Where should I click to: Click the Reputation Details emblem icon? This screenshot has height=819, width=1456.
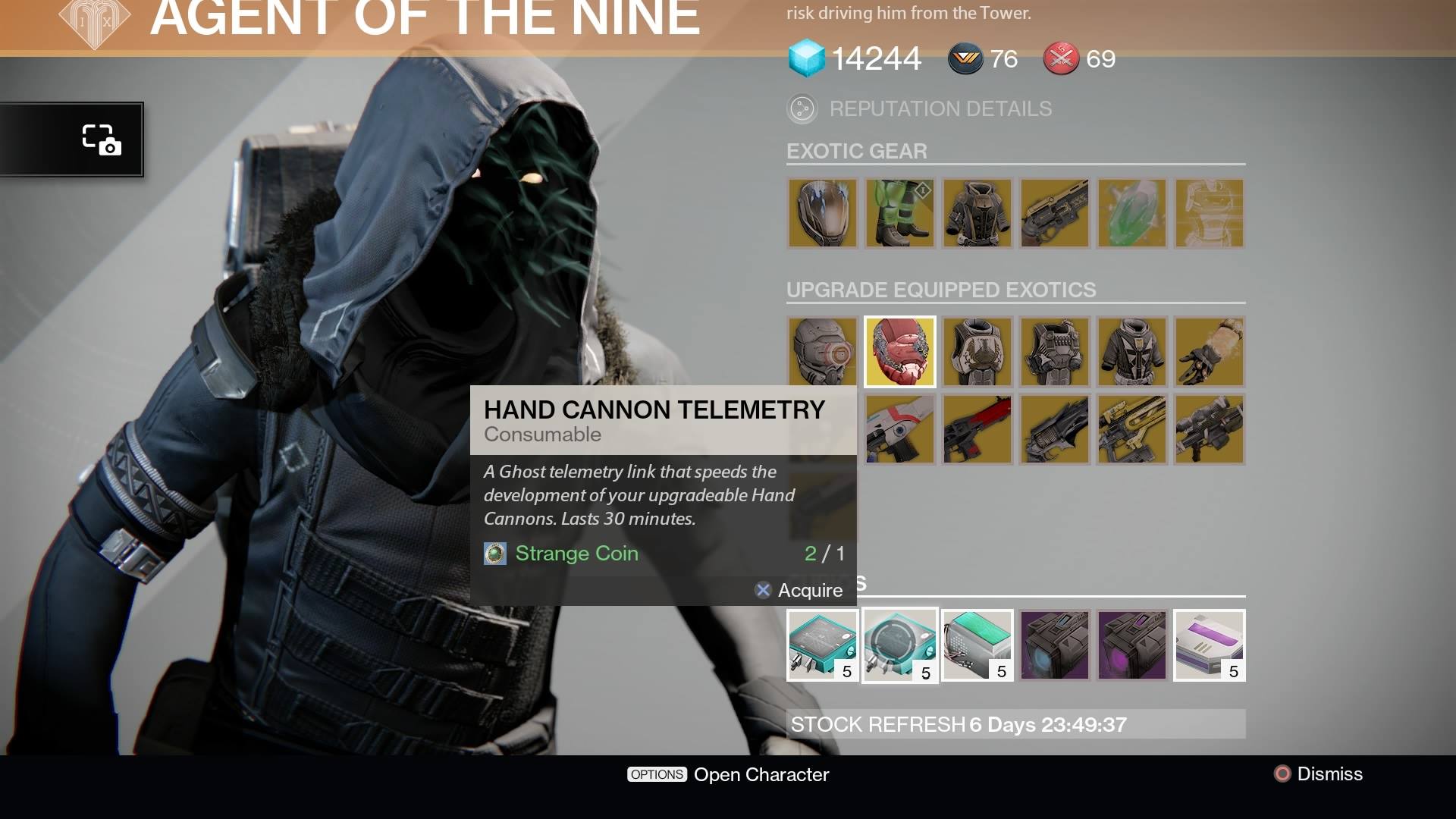pyautogui.click(x=803, y=108)
